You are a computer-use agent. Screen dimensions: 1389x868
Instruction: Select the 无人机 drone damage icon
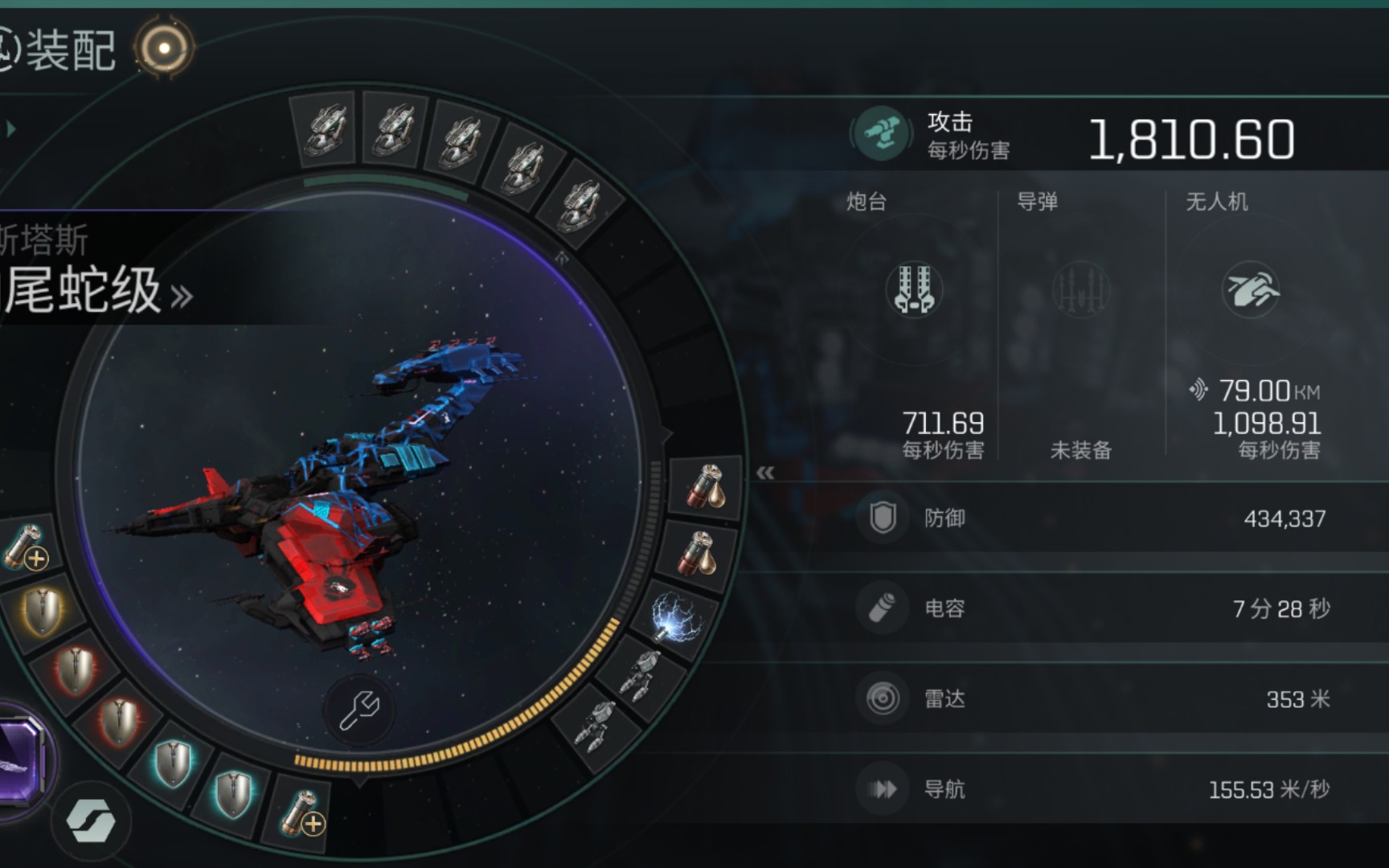click(x=1251, y=289)
